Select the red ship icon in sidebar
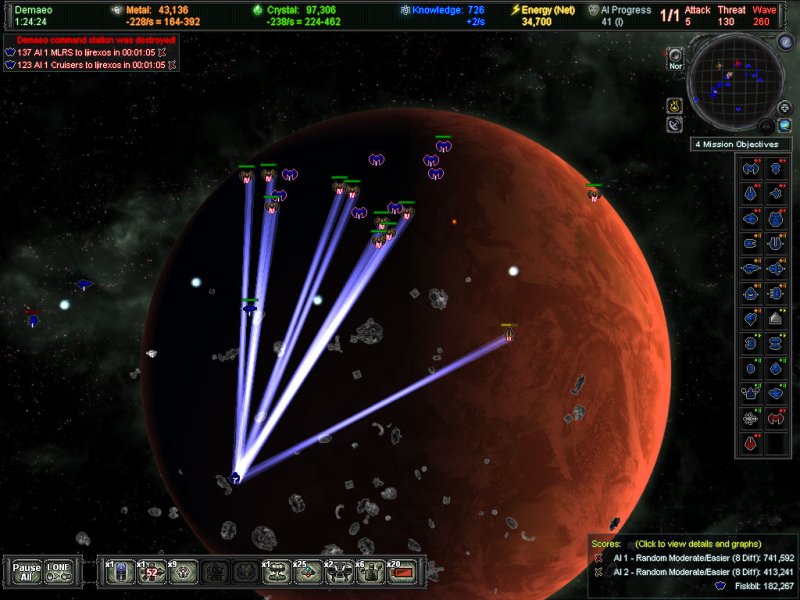The height and width of the screenshot is (600, 800). click(750, 442)
